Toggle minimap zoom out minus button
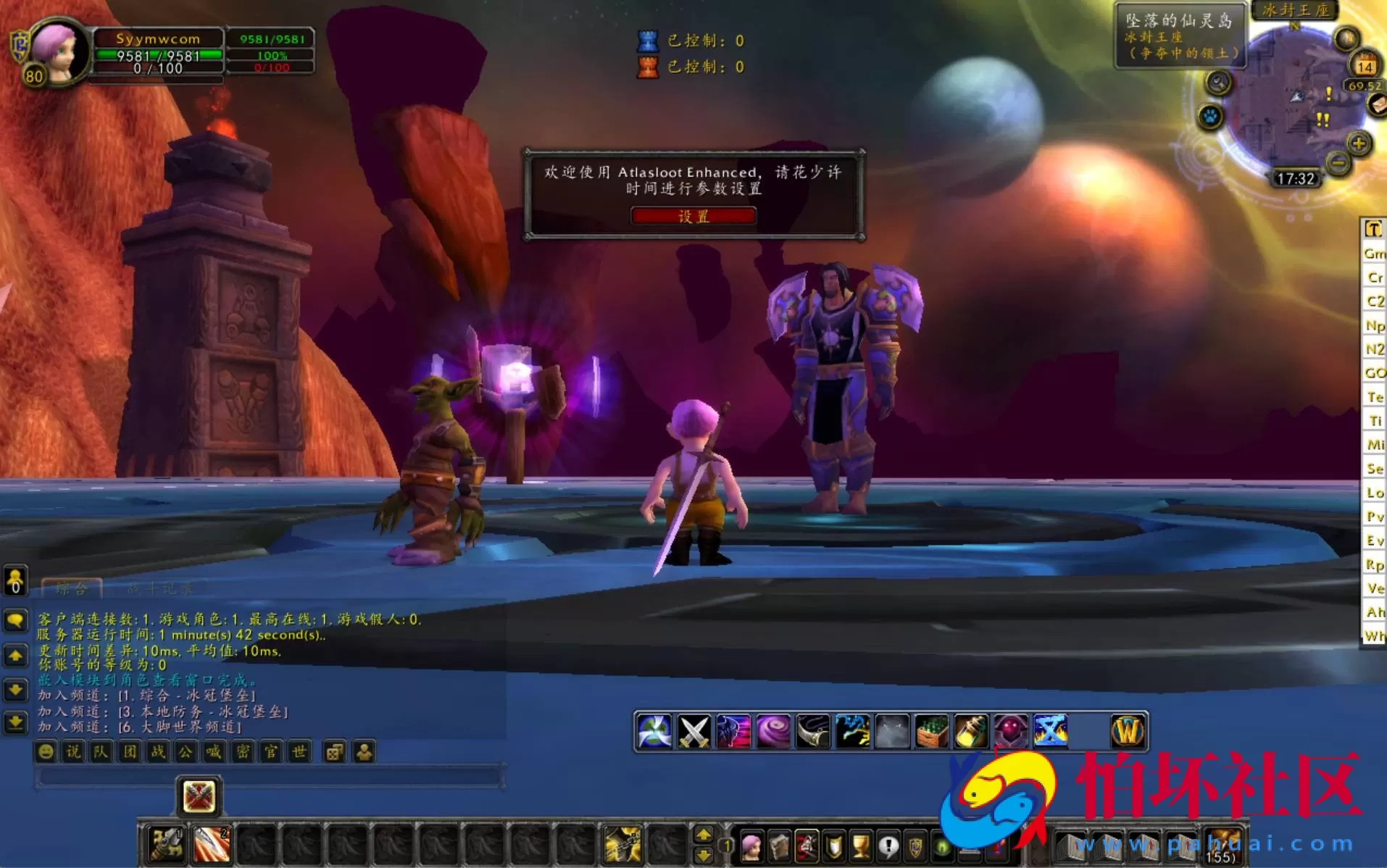 tap(1338, 162)
